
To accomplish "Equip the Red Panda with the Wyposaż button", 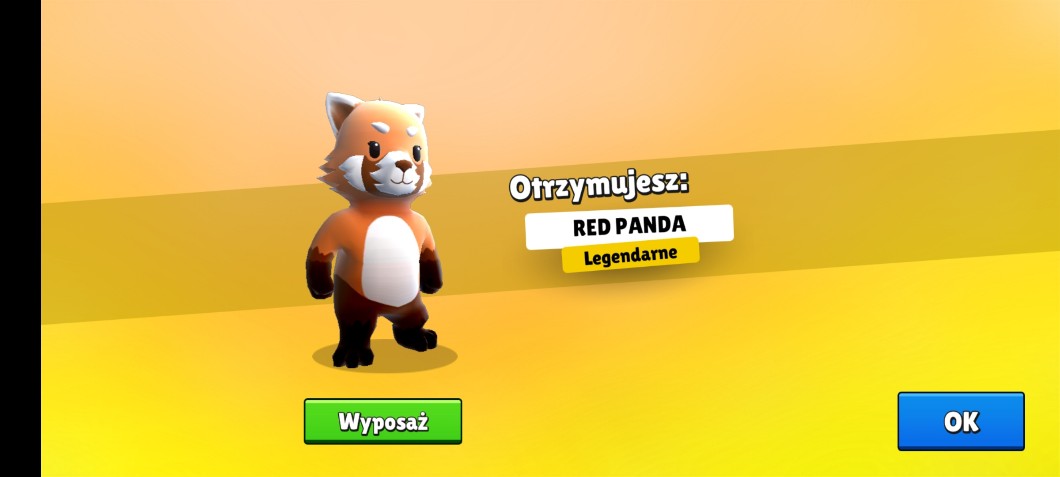I will pyautogui.click(x=383, y=421).
